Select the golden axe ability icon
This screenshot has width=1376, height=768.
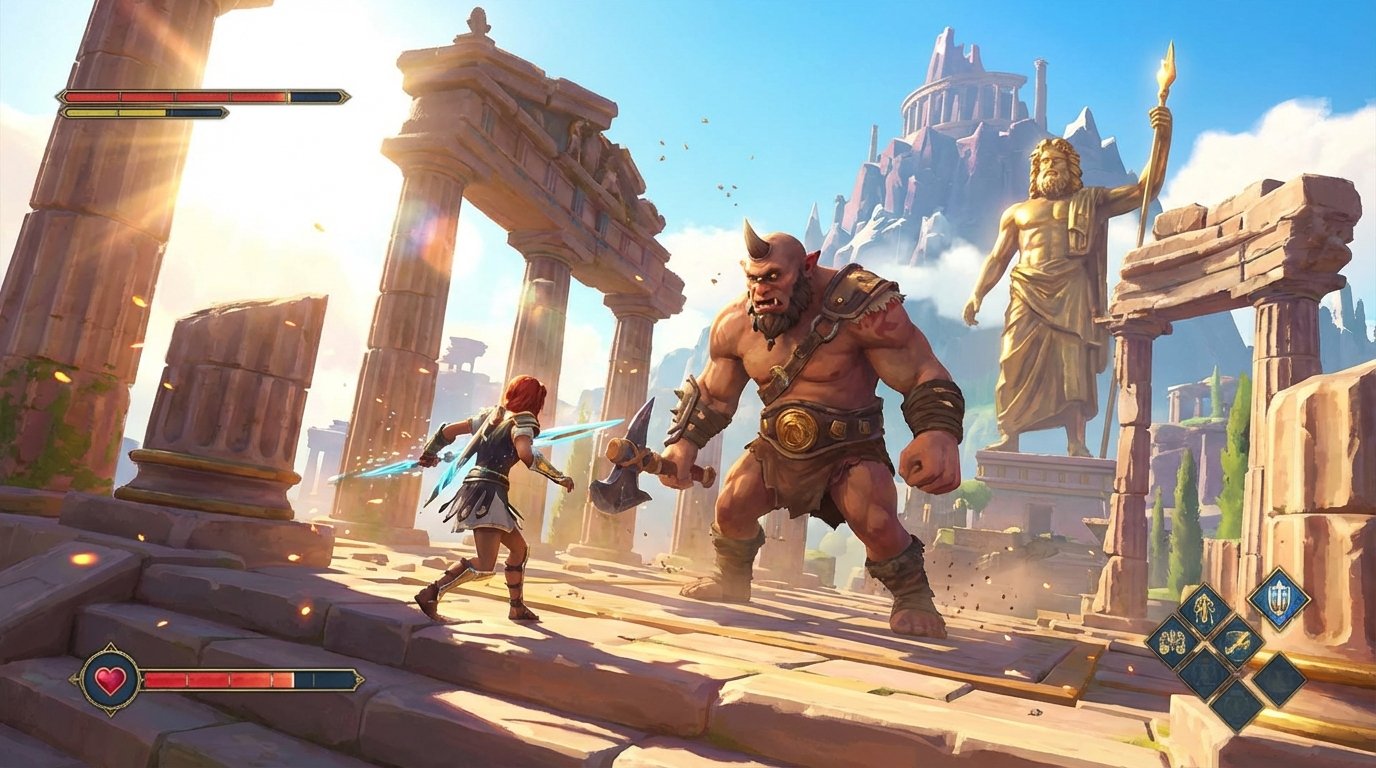[x=1237, y=643]
